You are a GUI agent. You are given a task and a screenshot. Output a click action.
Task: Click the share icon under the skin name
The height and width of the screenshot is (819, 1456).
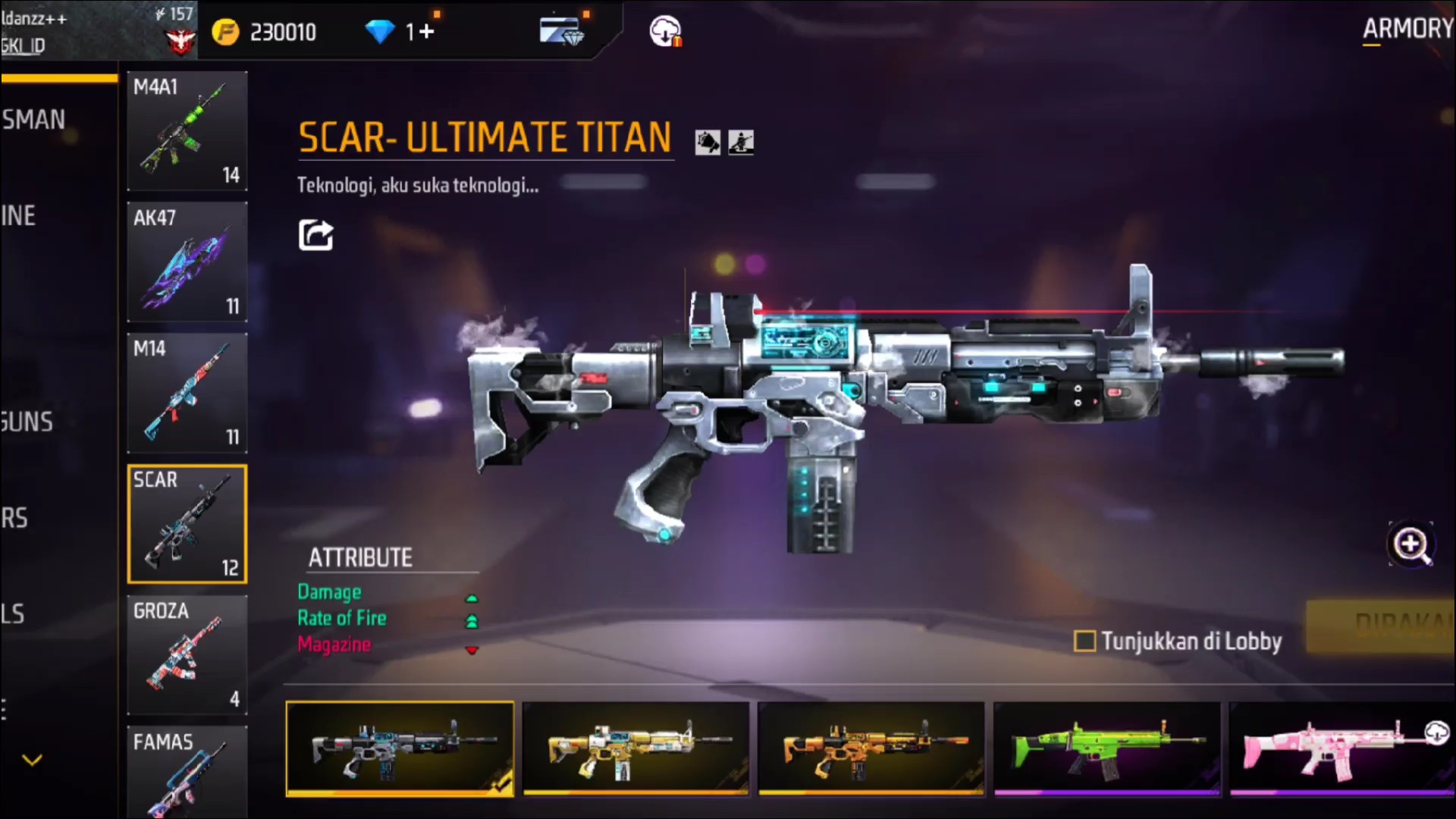(x=315, y=235)
